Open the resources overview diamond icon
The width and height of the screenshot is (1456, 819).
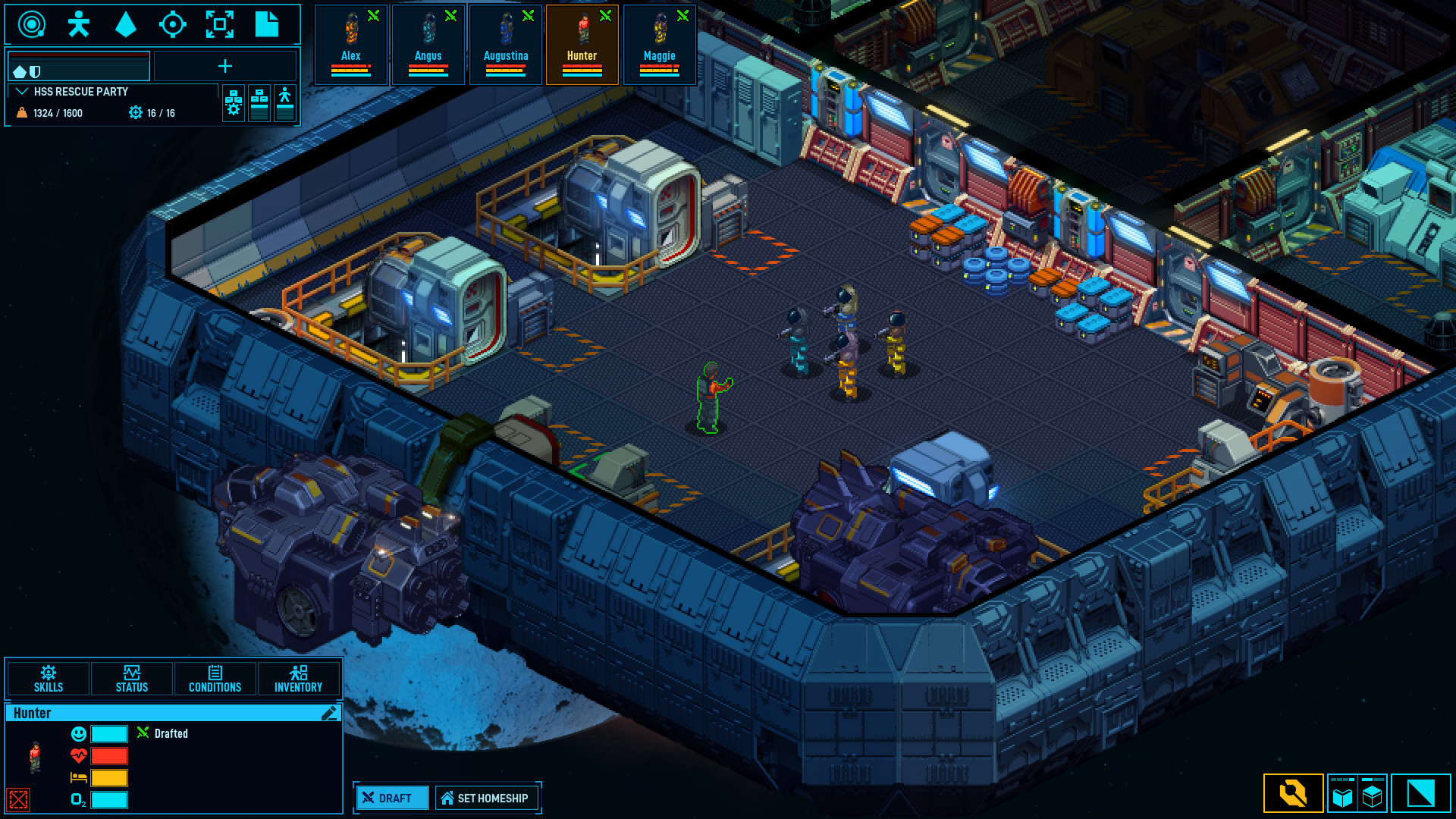[125, 24]
